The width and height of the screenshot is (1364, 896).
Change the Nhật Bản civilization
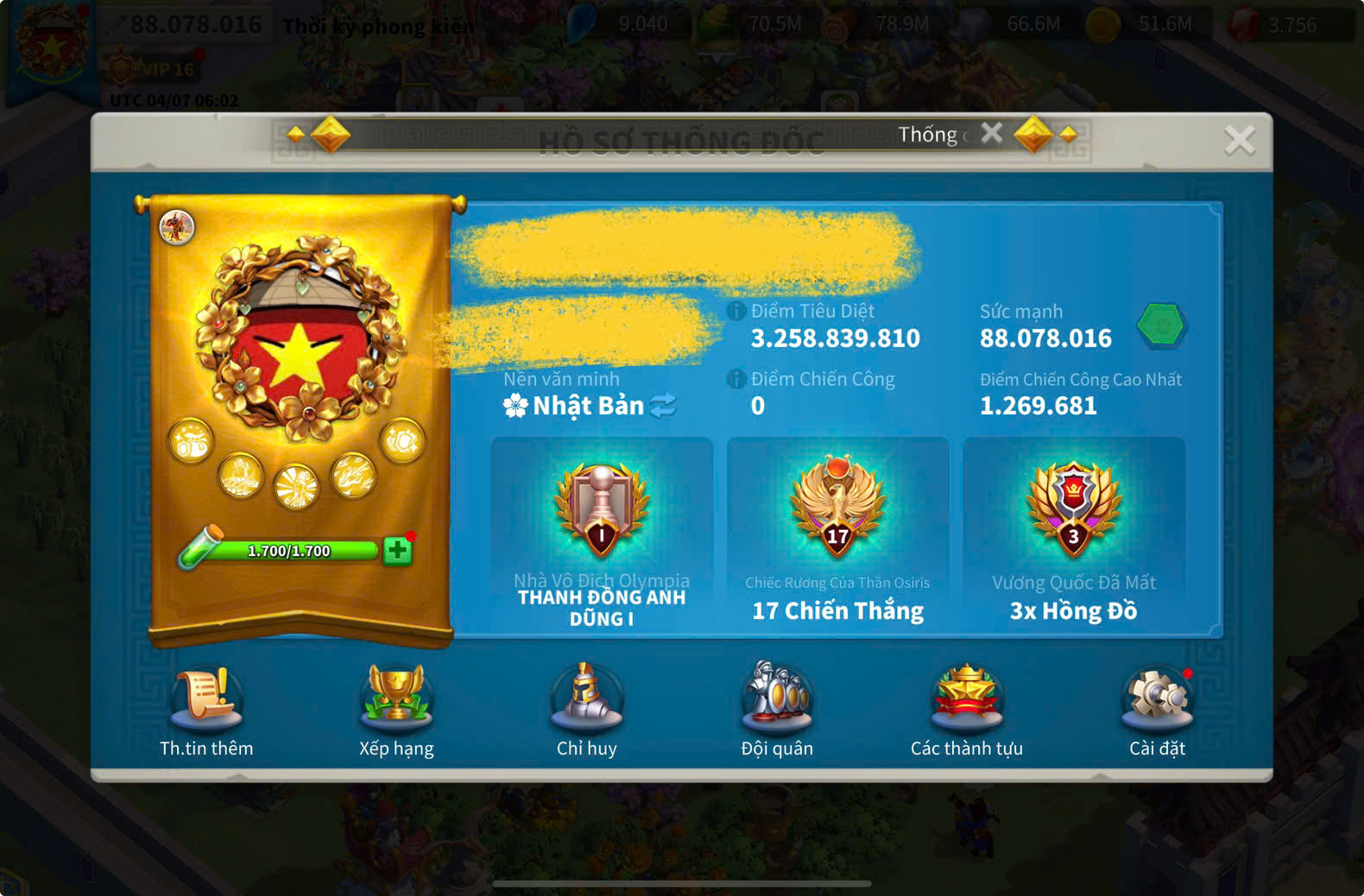tap(663, 406)
